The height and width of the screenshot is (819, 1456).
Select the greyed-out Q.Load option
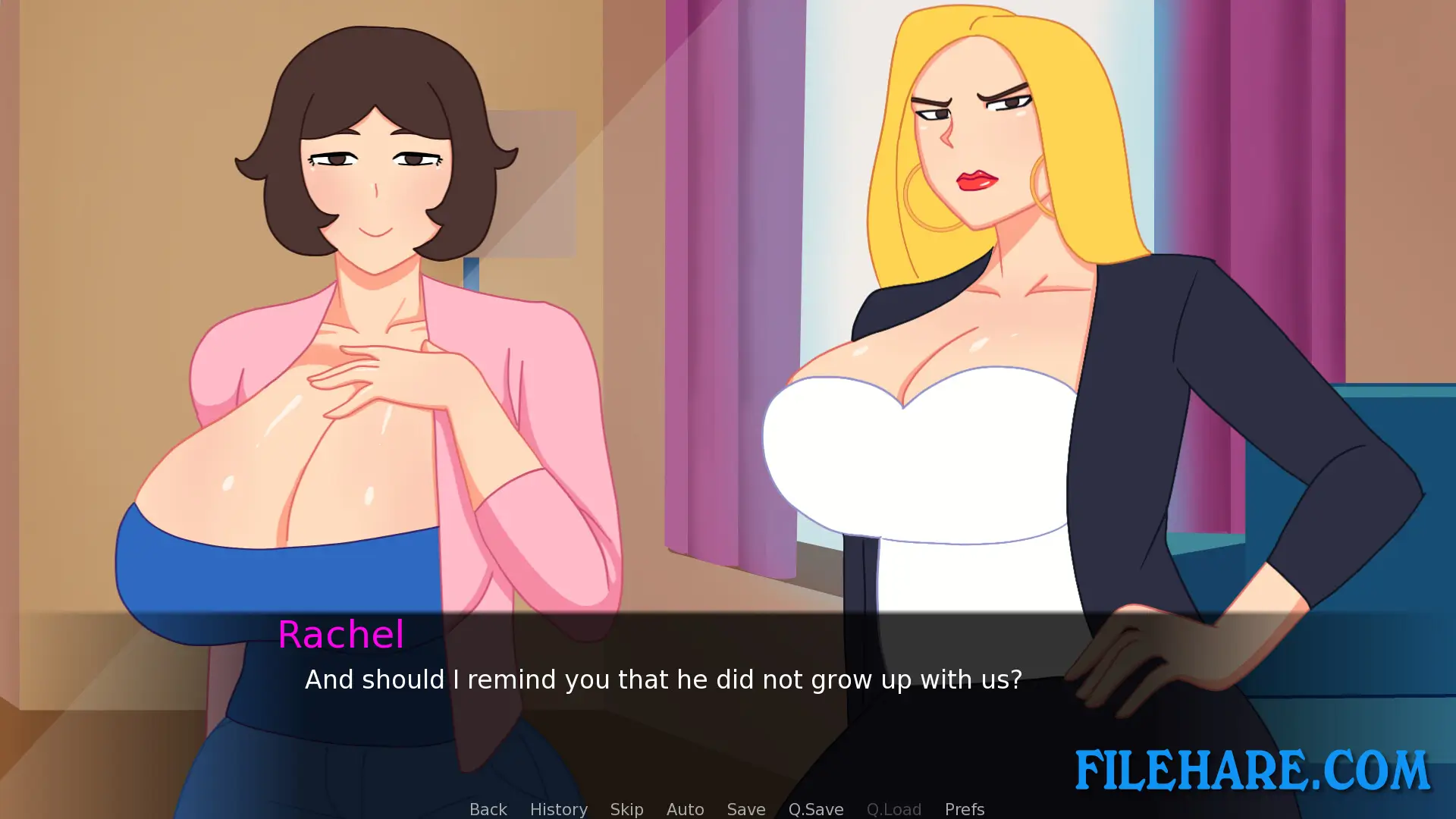pos(893,808)
